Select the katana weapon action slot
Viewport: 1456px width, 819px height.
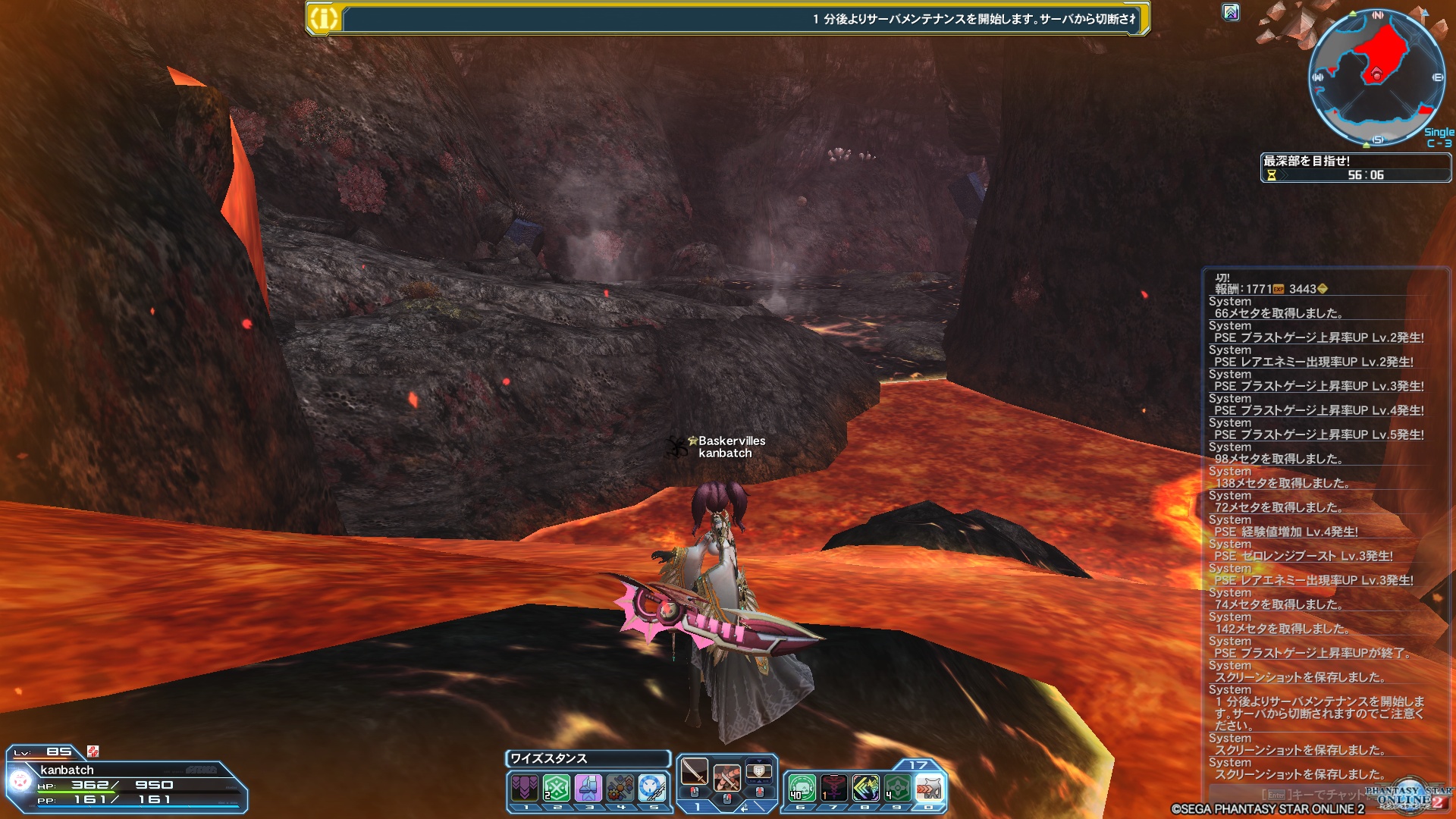694,773
